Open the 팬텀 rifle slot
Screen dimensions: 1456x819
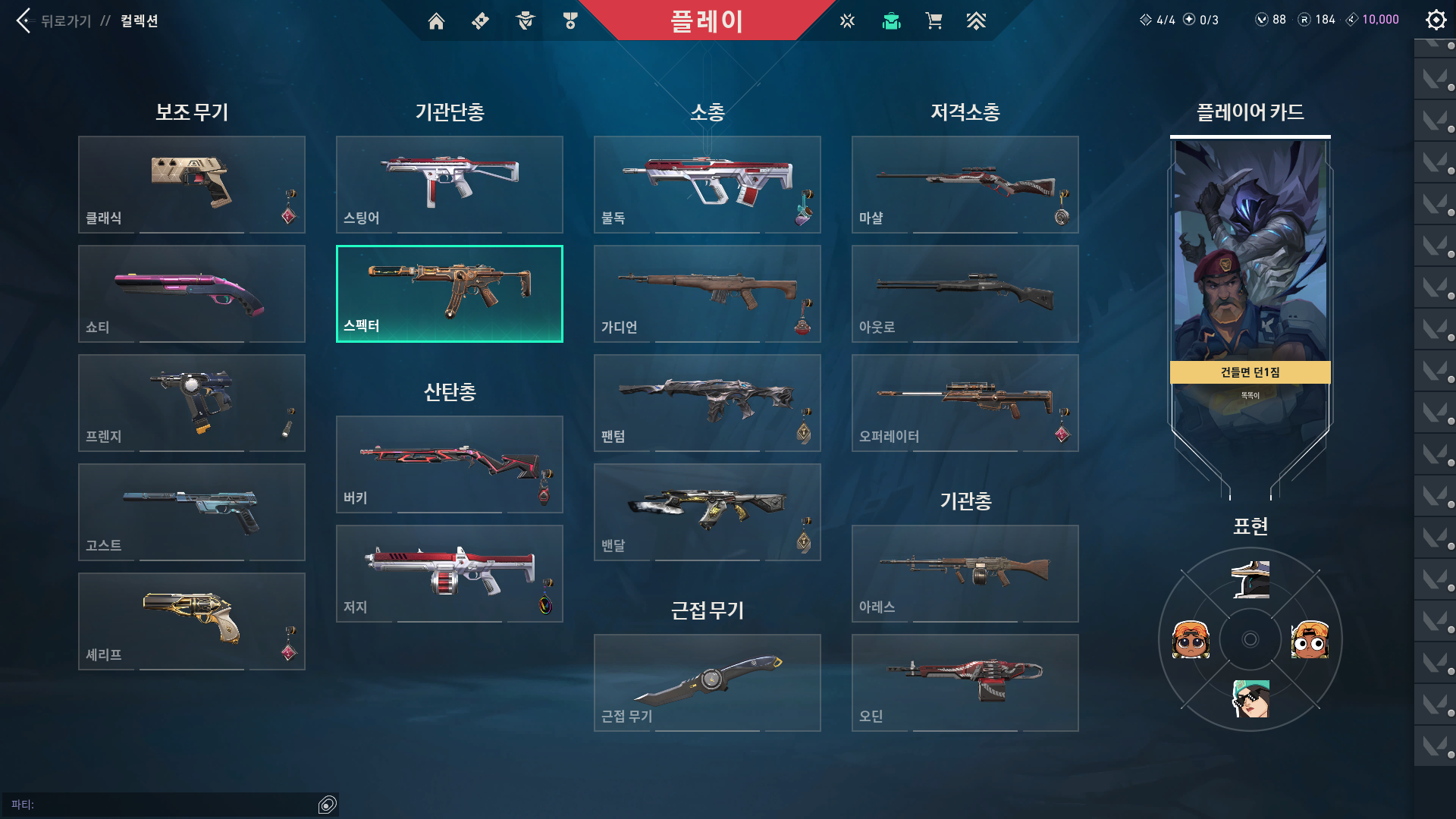(x=708, y=403)
